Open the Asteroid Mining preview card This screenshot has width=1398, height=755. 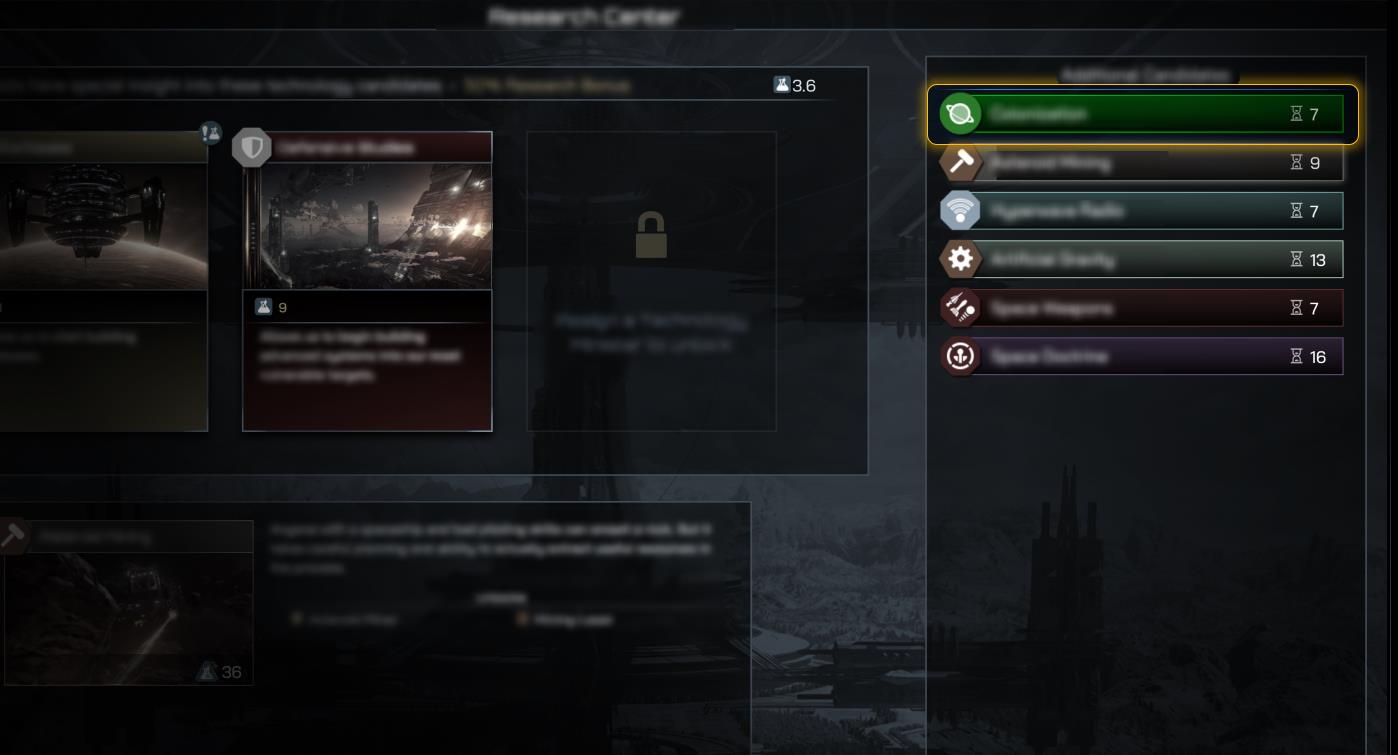click(x=128, y=602)
